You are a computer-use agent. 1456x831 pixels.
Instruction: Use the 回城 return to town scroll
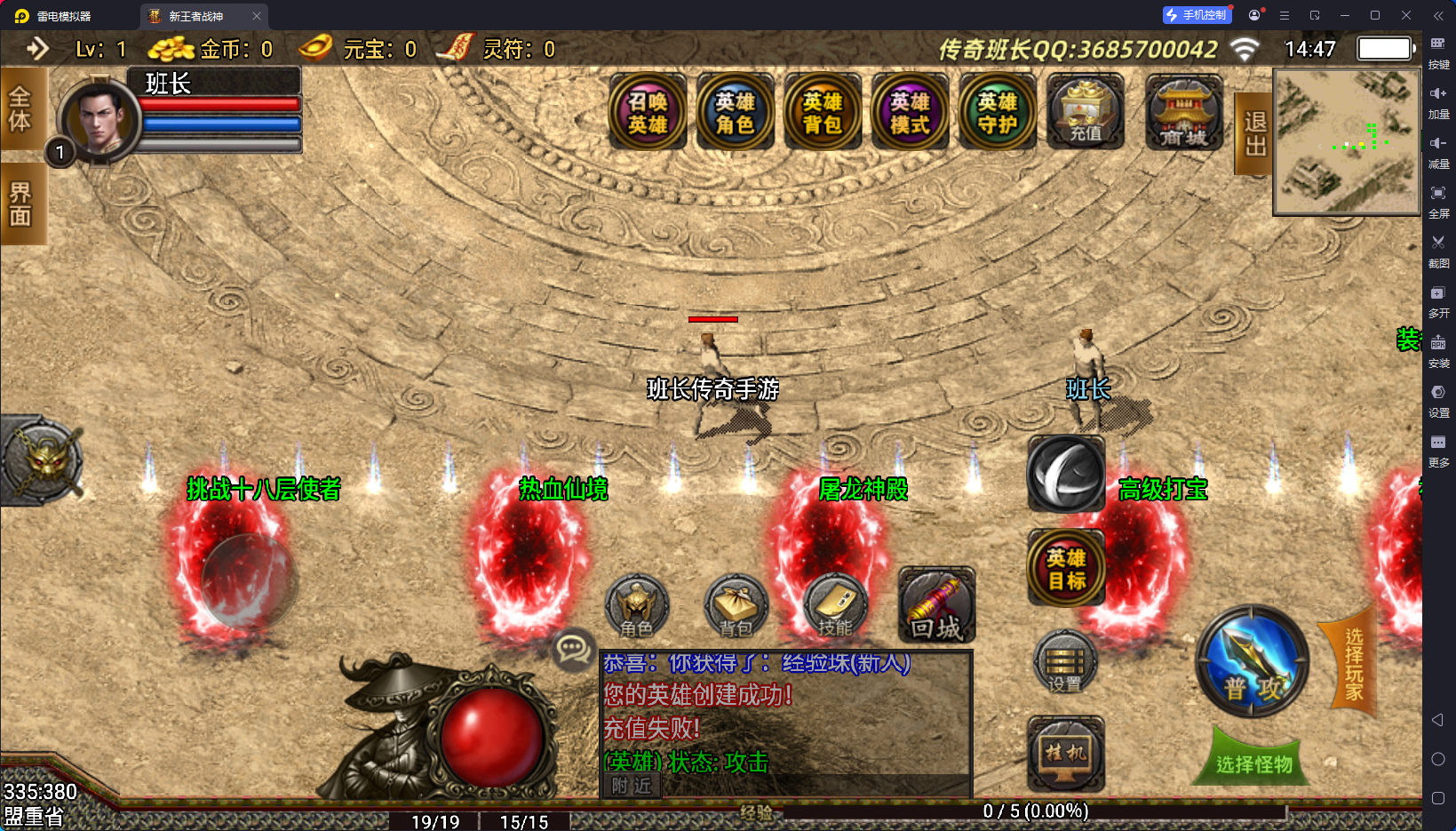tap(936, 605)
